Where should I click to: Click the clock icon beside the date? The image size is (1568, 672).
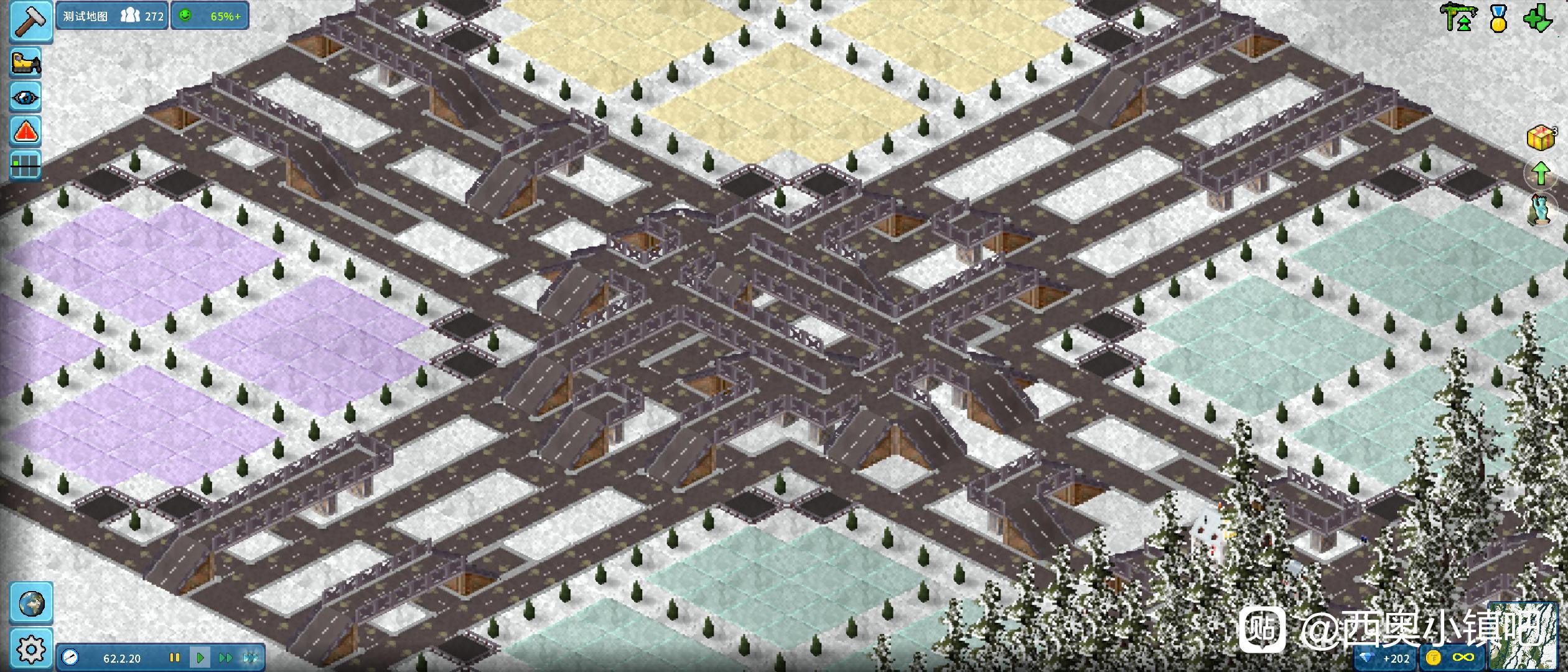click(70, 658)
